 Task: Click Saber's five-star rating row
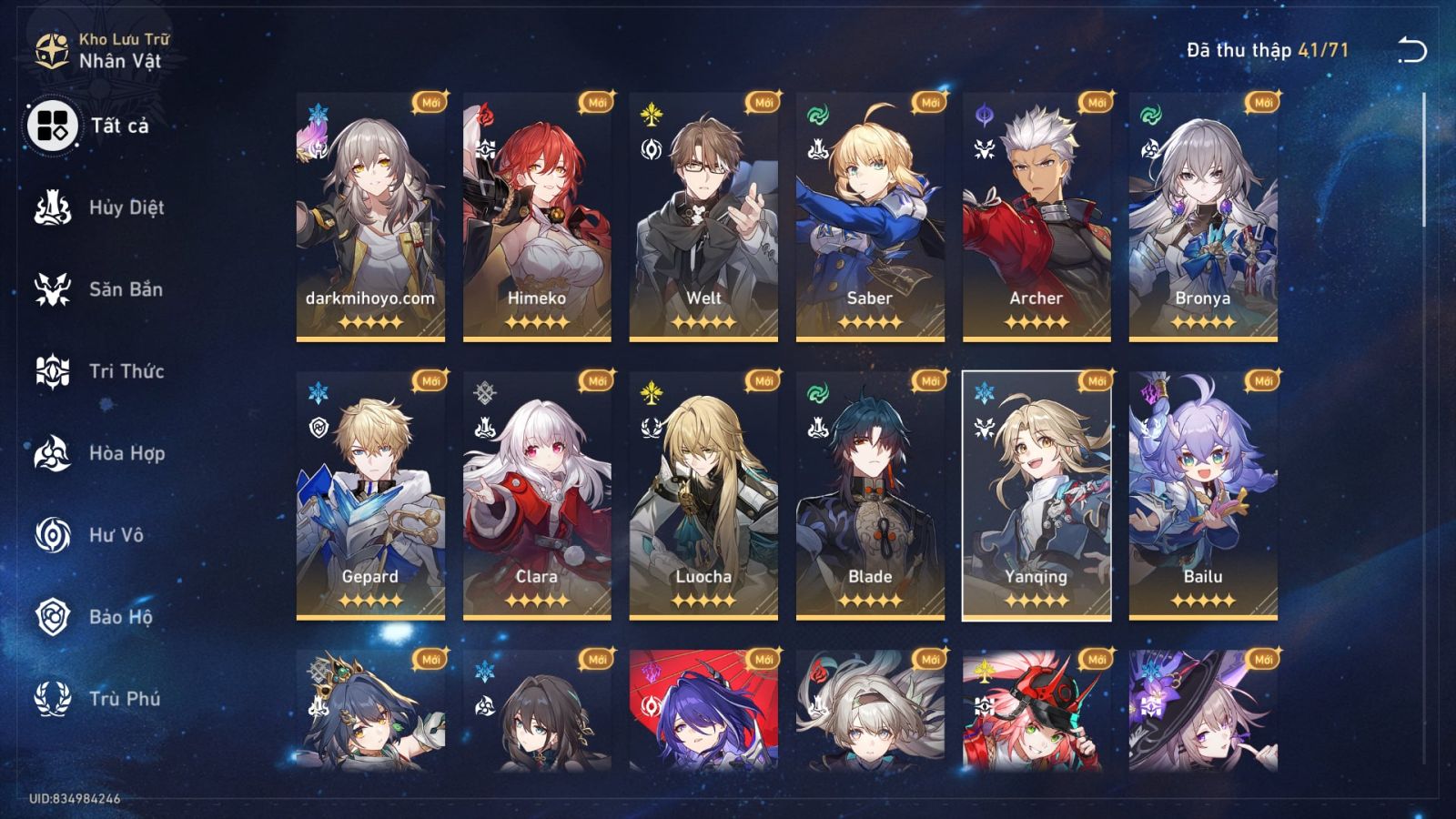tap(868, 320)
